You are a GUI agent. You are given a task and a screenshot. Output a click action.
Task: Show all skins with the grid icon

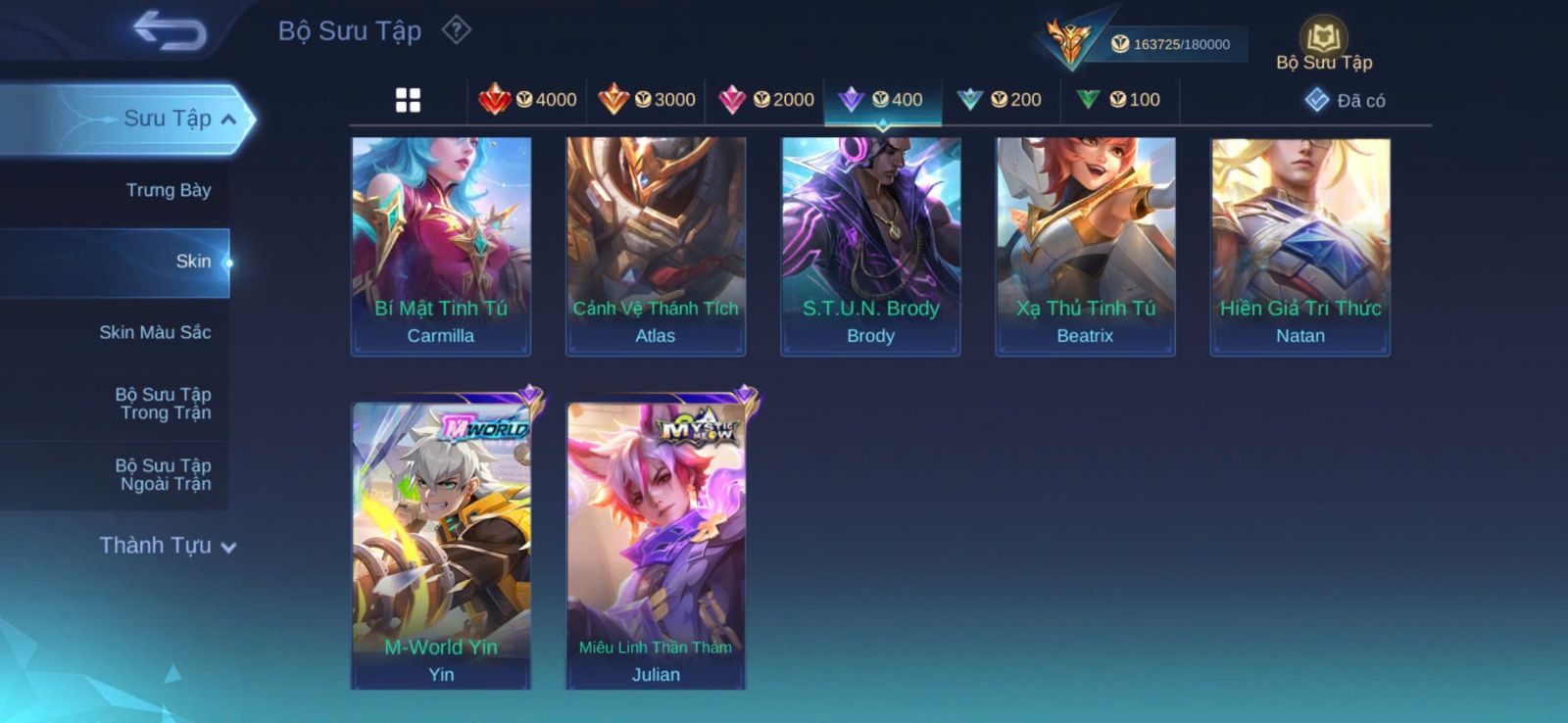pyautogui.click(x=408, y=100)
